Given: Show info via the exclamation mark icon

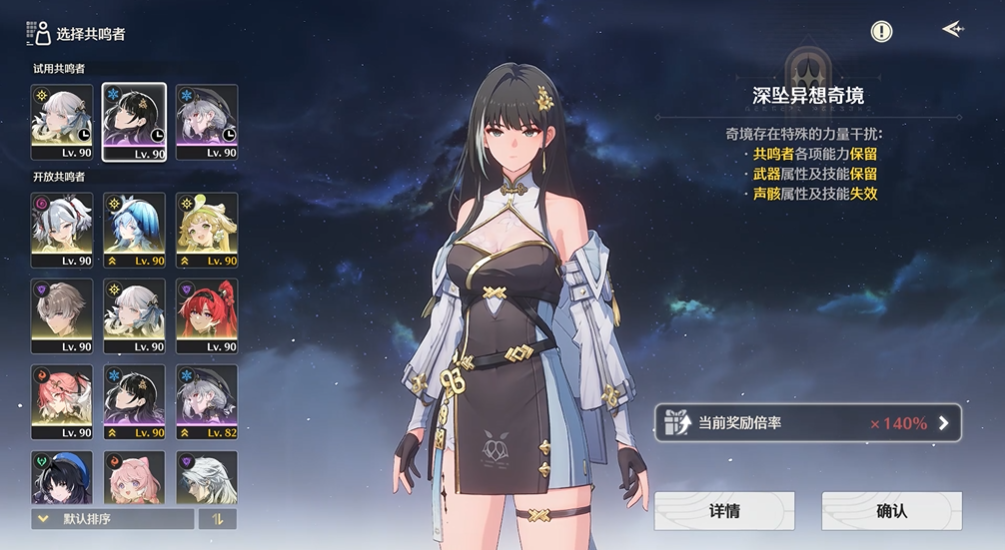Looking at the screenshot, I should pyautogui.click(x=881, y=32).
